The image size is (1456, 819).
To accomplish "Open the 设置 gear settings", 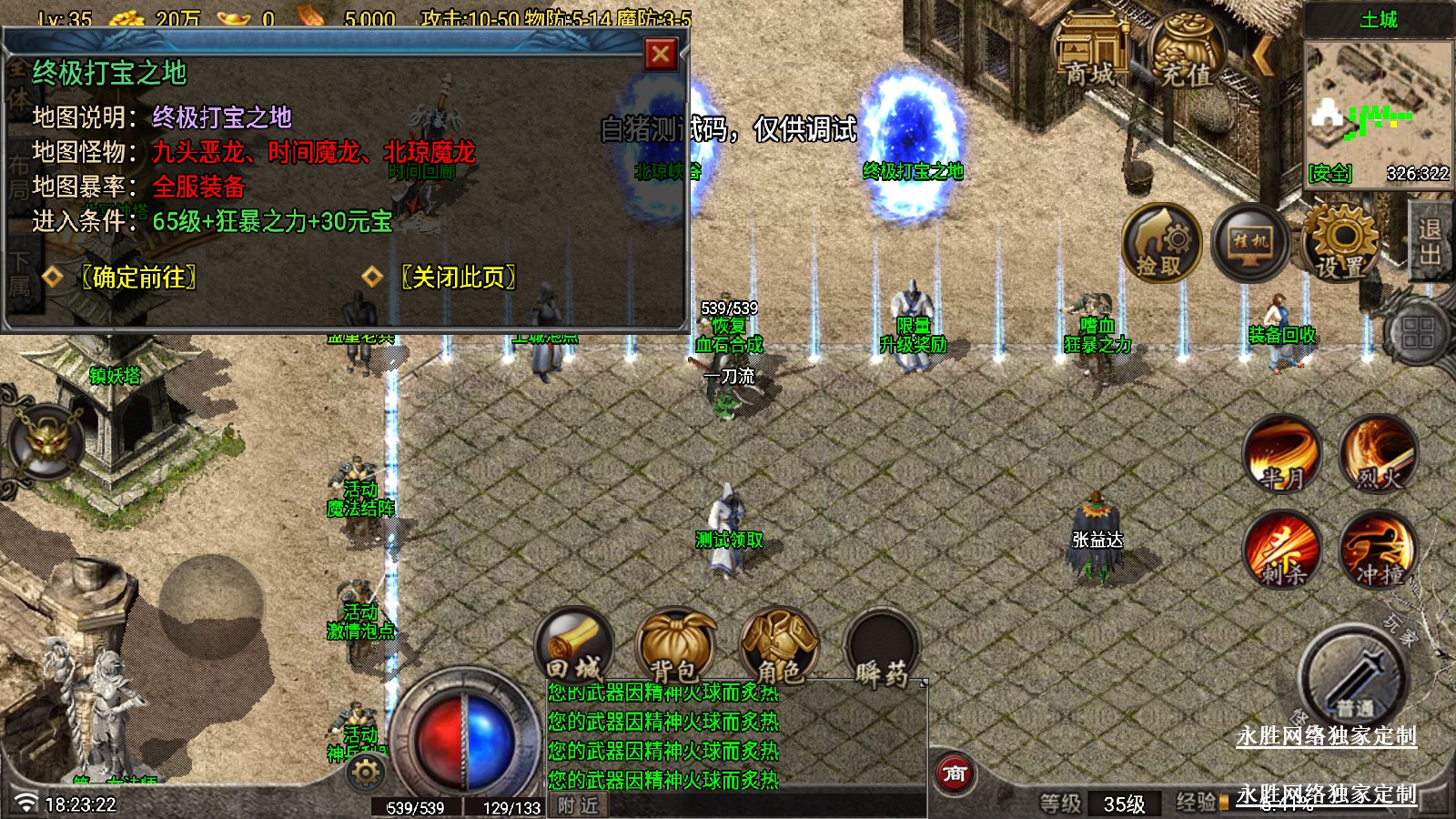I will tap(1341, 243).
